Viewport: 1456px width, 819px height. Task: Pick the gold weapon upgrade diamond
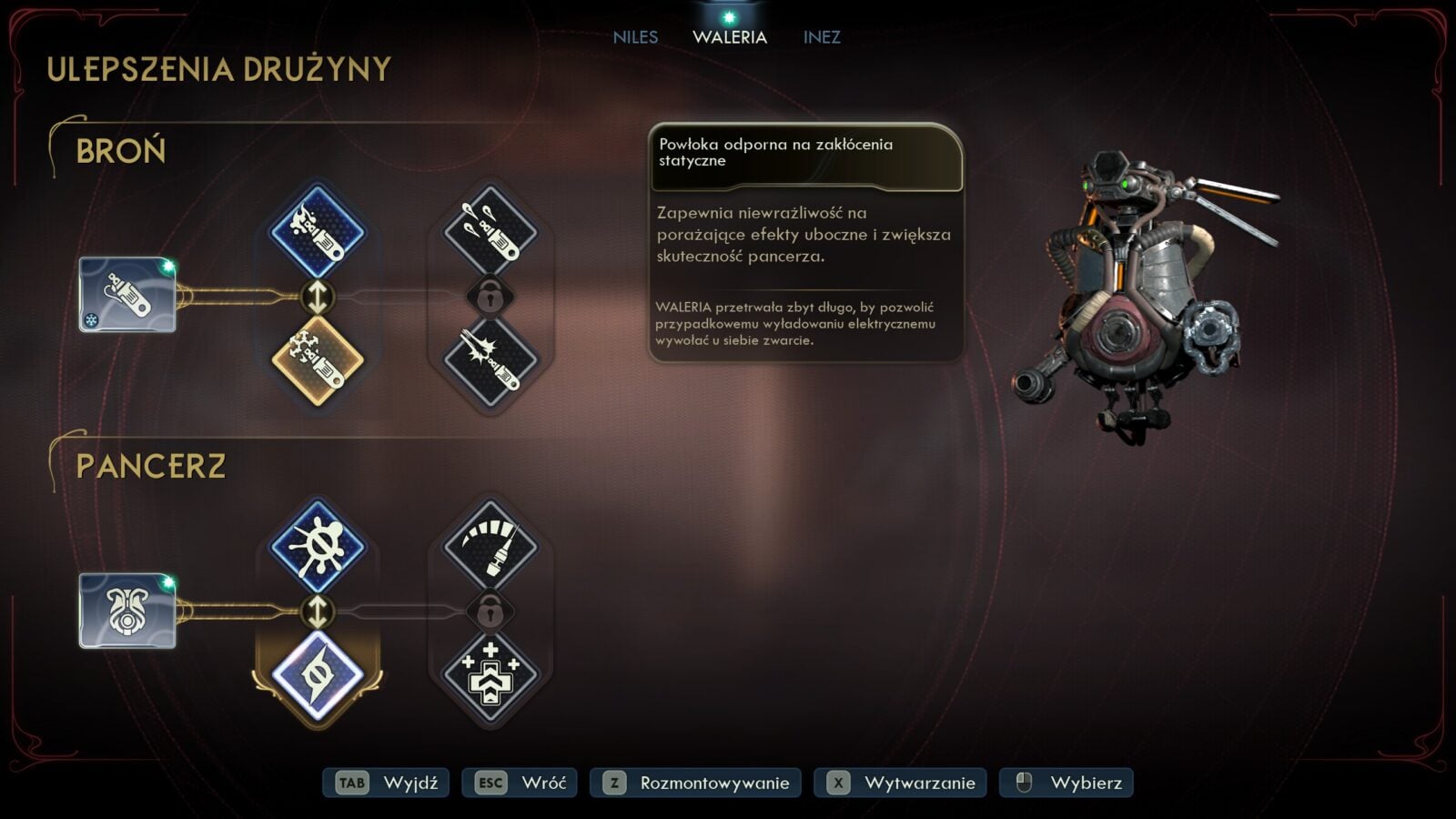[x=318, y=359]
